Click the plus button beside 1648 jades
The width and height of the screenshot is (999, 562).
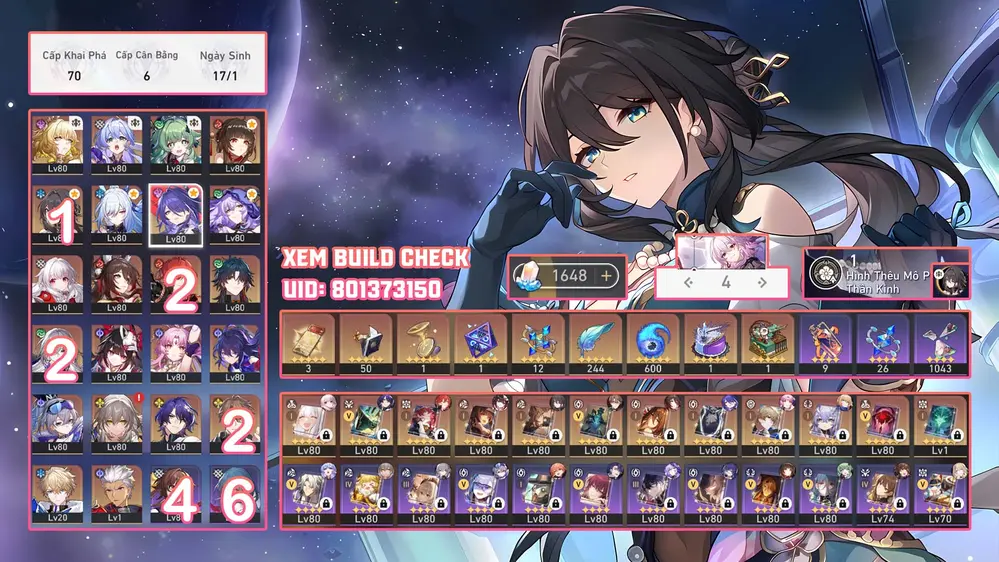click(606, 275)
